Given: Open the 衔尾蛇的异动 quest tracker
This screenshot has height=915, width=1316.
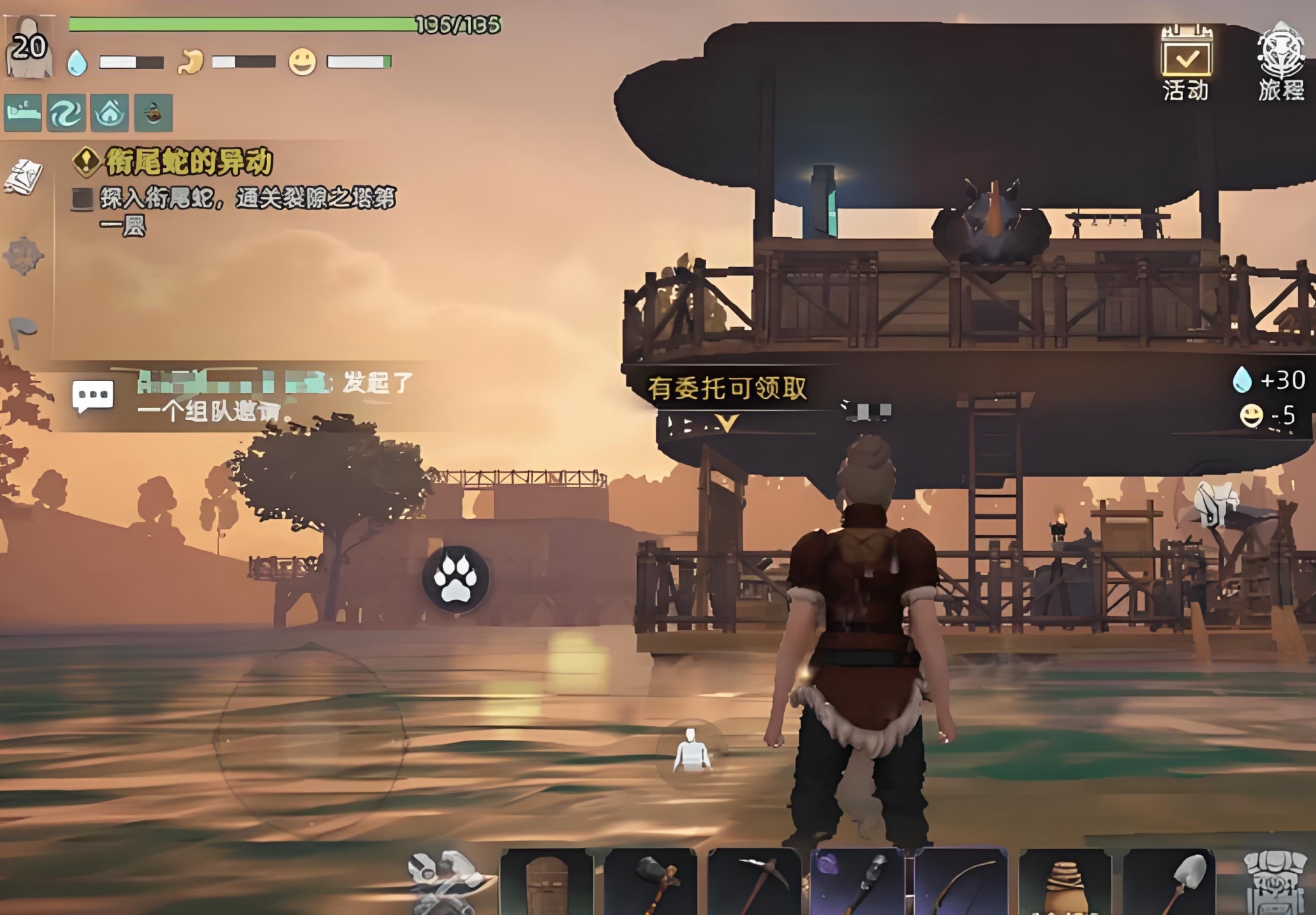Looking at the screenshot, I should (188, 162).
